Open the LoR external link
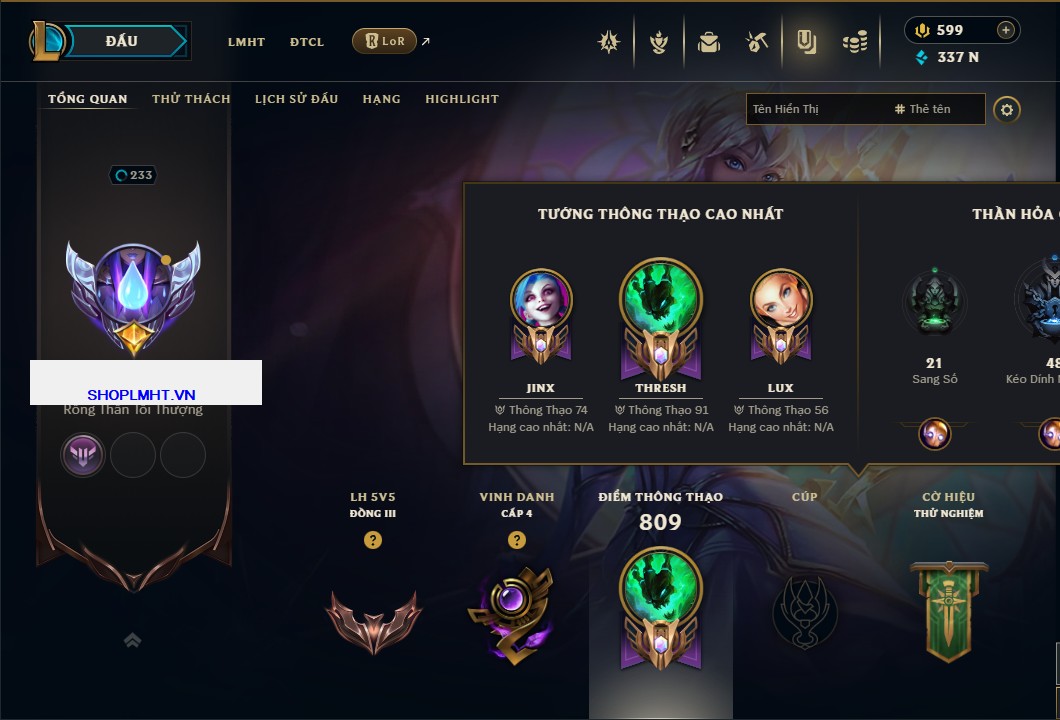 click(x=385, y=41)
